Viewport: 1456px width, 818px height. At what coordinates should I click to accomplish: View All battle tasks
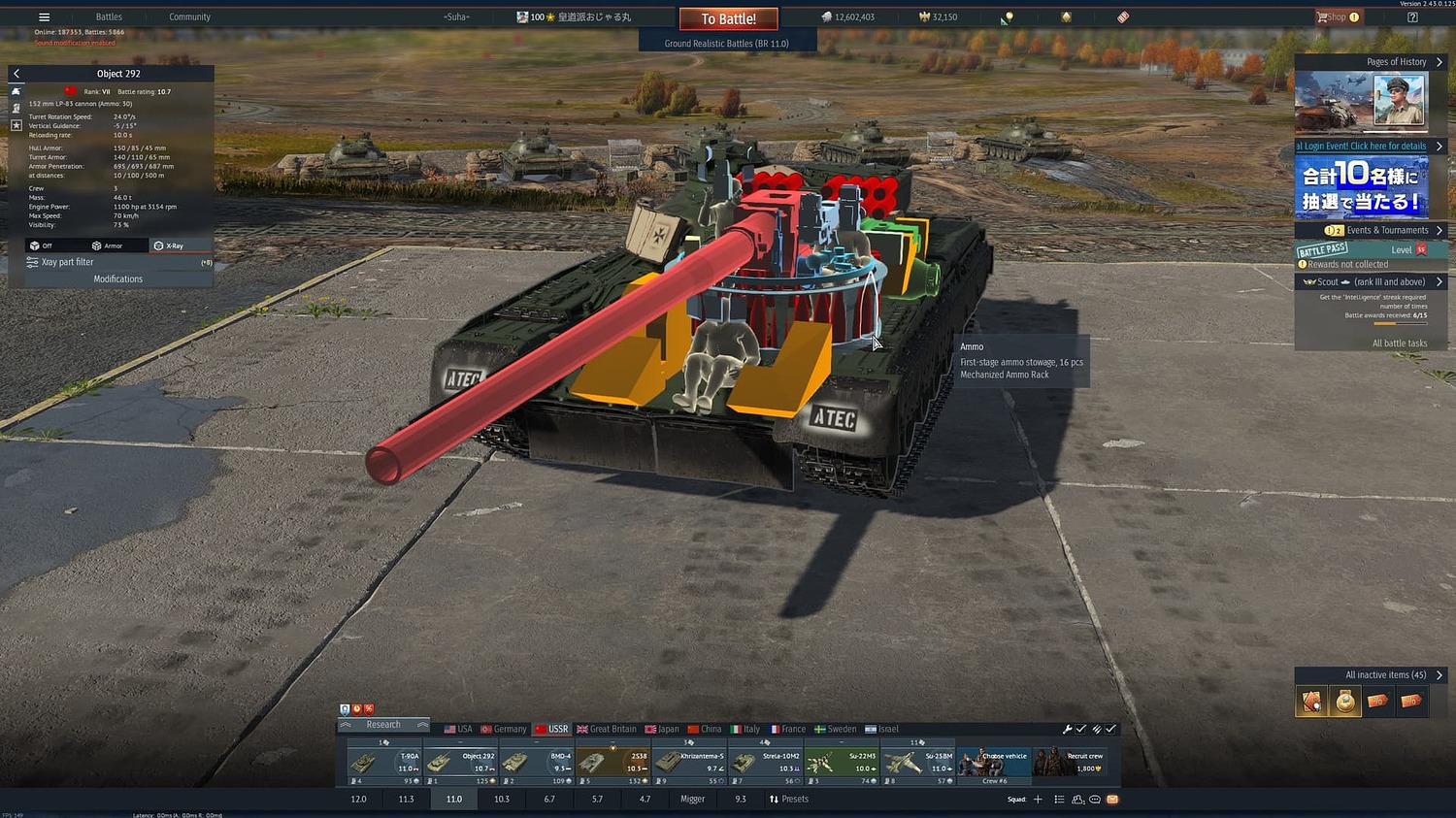coord(1399,343)
